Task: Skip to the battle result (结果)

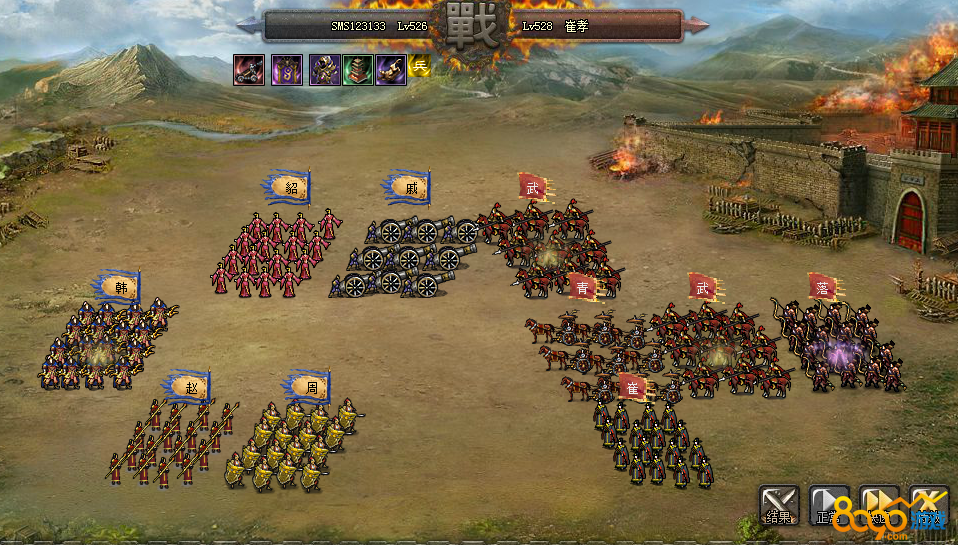Action: [778, 505]
